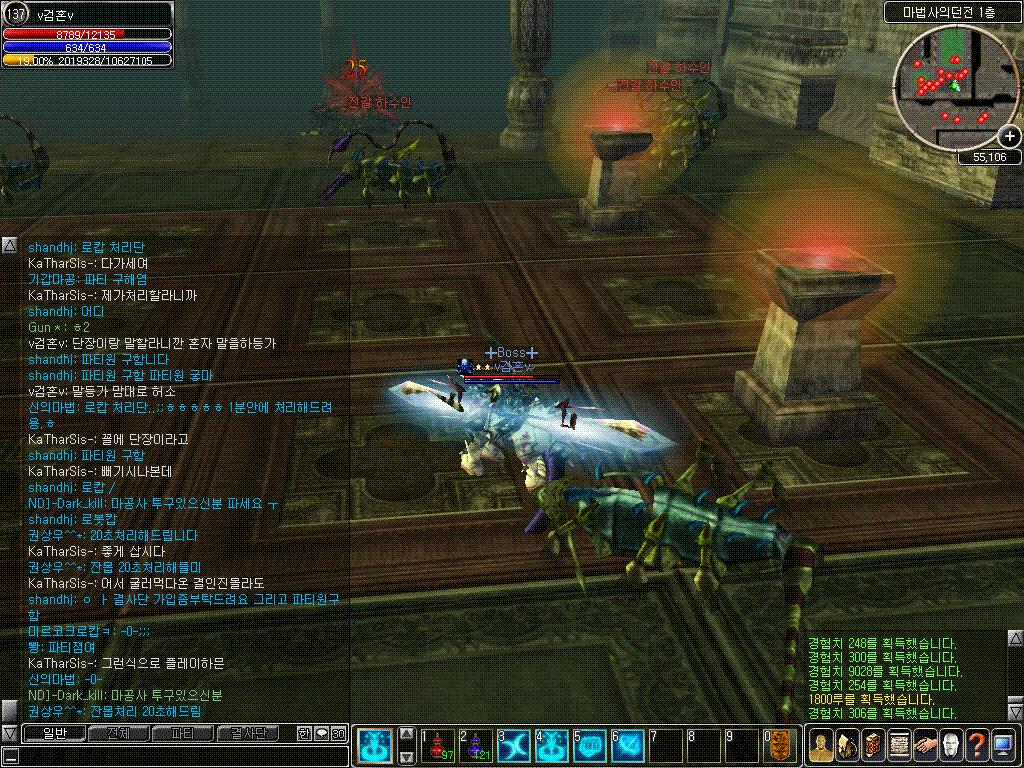Open help with the question mark icon
This screenshot has width=1024, height=768.
[x=977, y=746]
